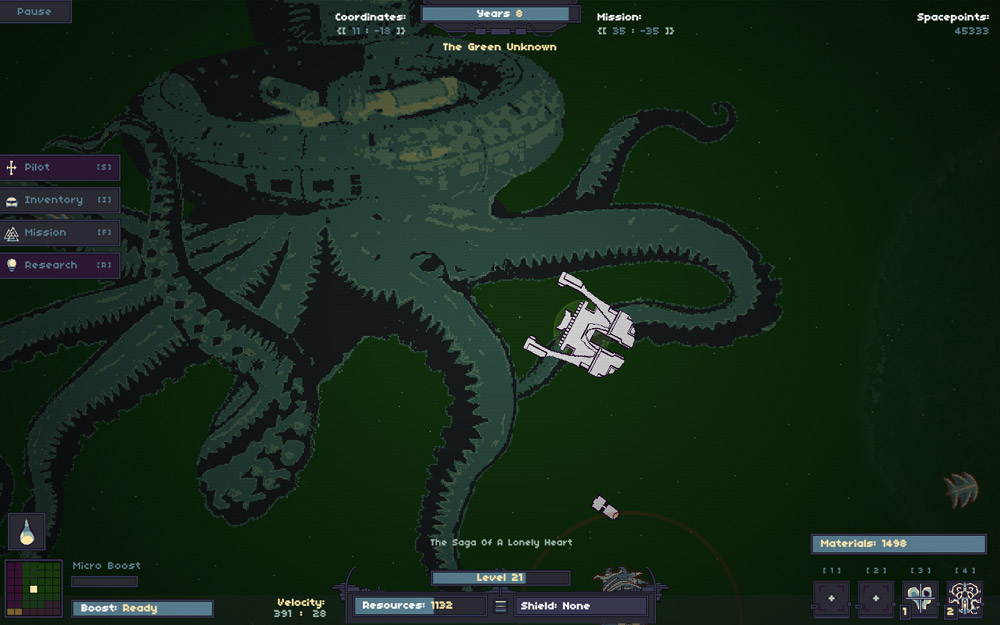Open the Inventory panel
Image resolution: width=1000 pixels, height=625 pixels.
click(x=60, y=200)
